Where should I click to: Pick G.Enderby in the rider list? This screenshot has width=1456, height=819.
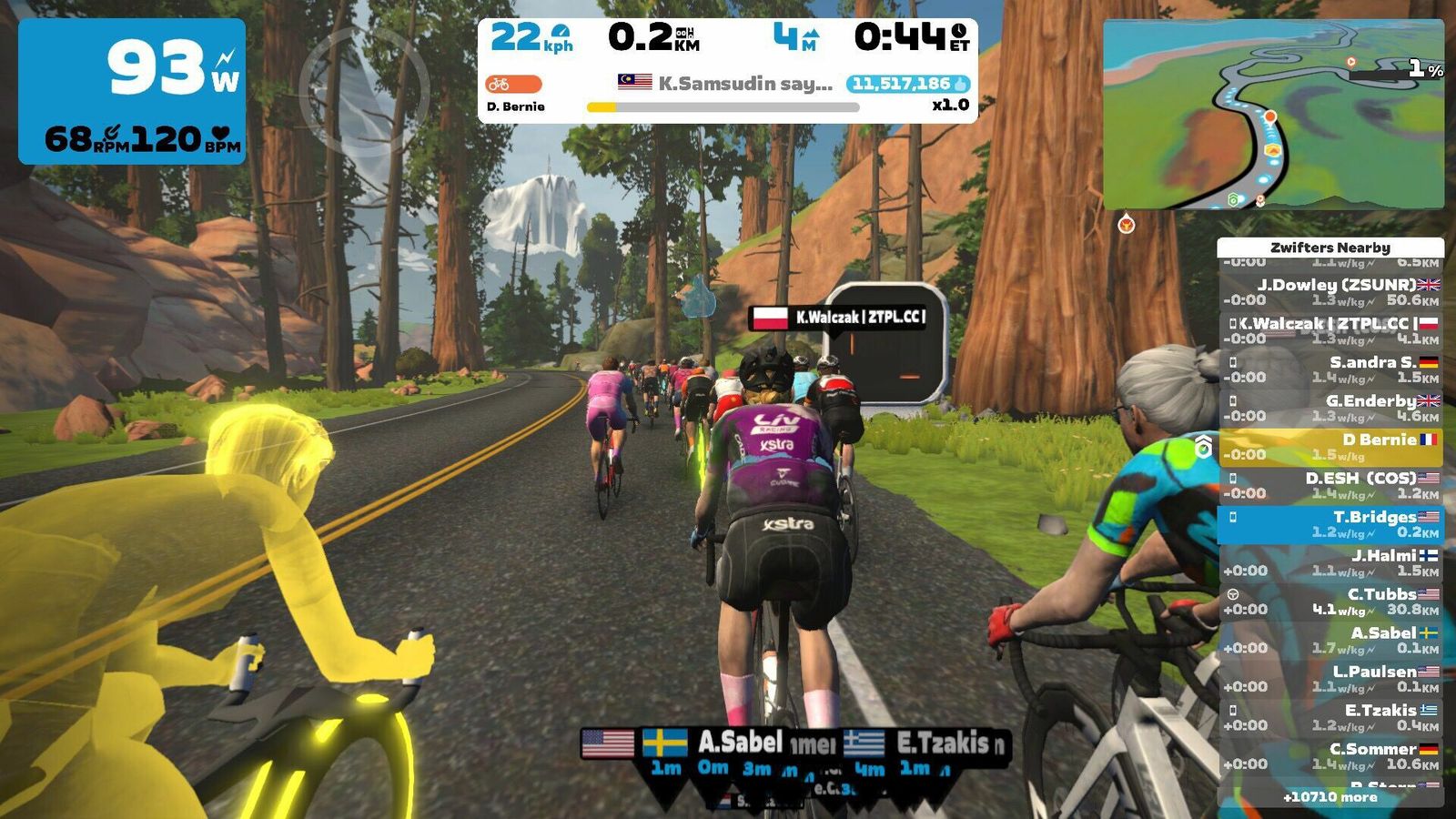pos(1330,408)
